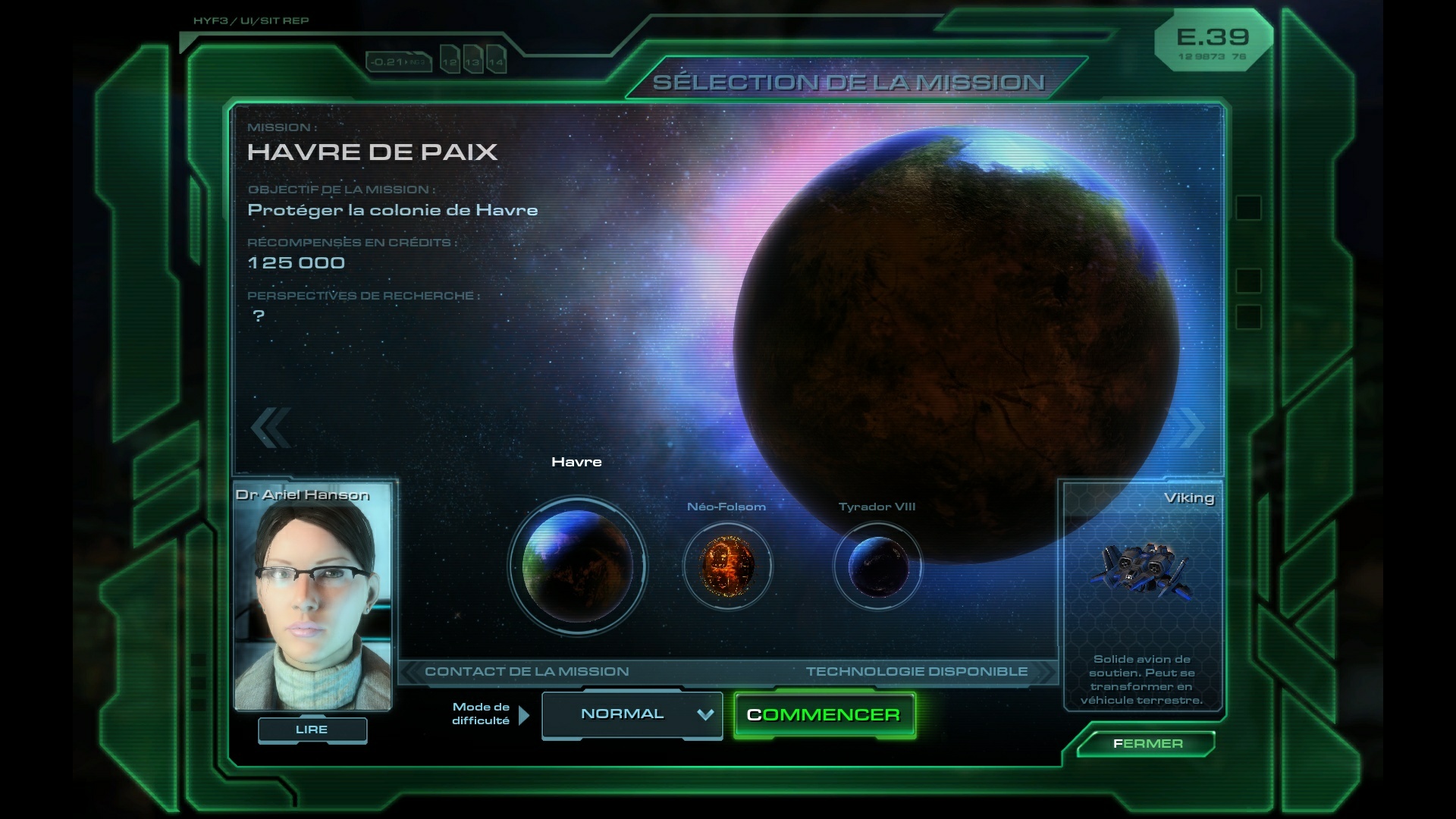This screenshot has width=1456, height=819.
Task: Go to the previous mission with left arrows
Action: (271, 427)
